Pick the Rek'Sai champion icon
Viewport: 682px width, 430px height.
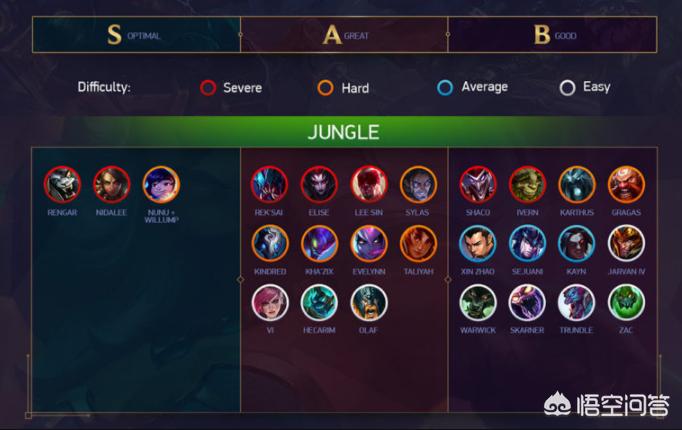coord(270,184)
